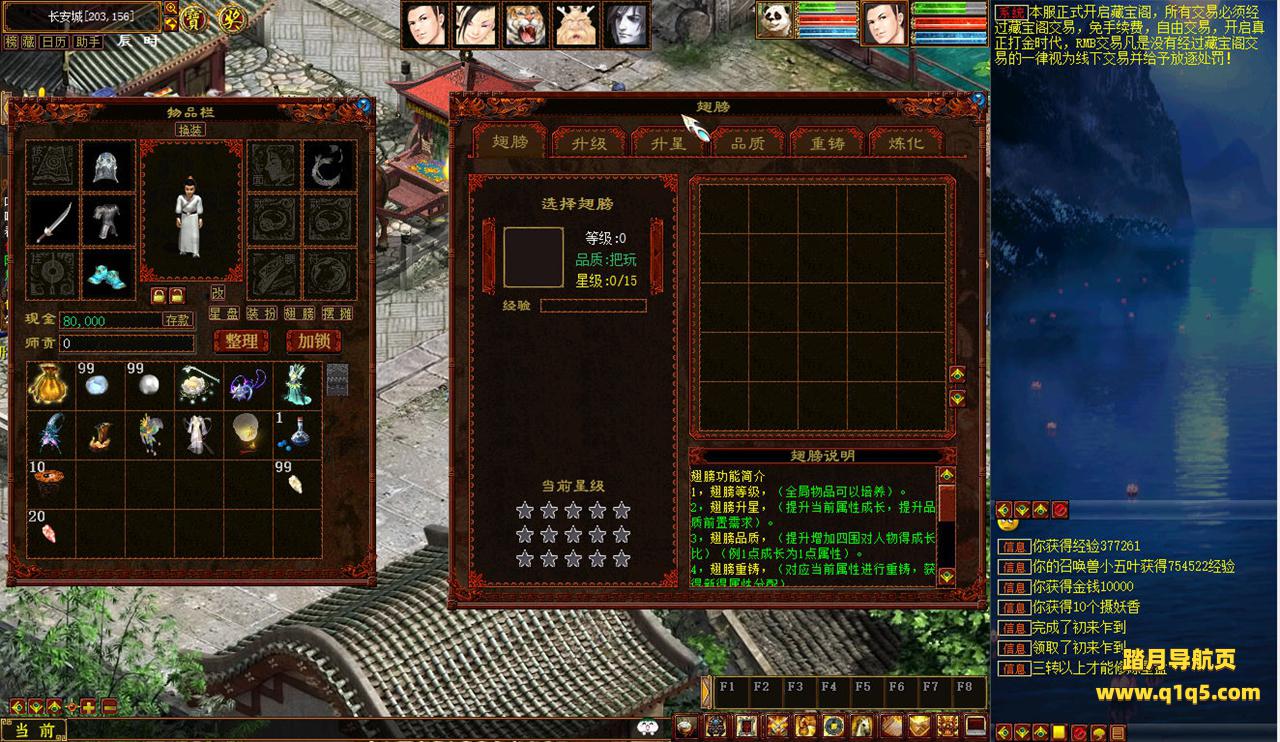The image size is (1280, 742).
Task: Open the 助手 helper button
Action: pyautogui.click(x=87, y=42)
